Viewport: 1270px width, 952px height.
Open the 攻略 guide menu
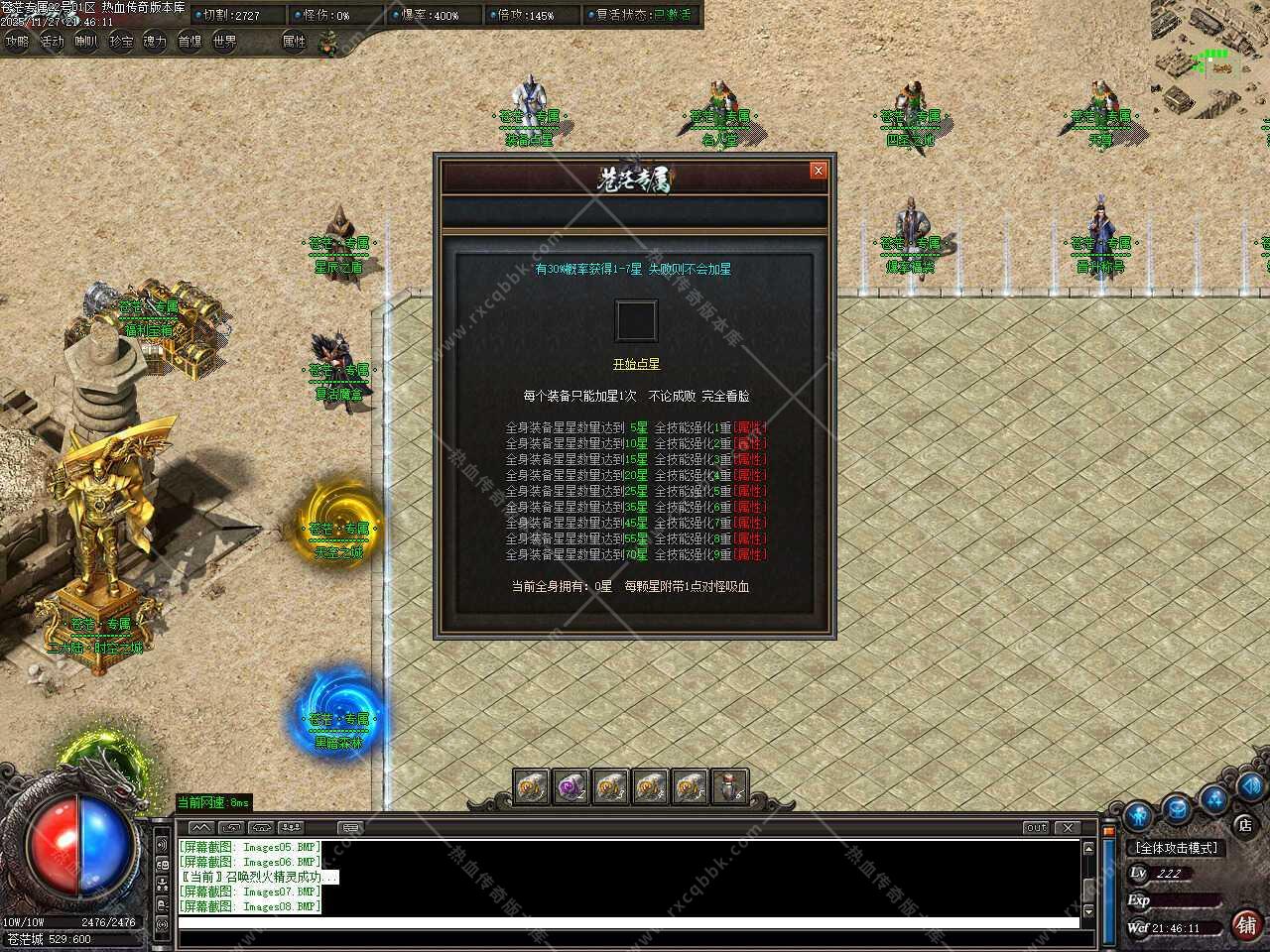(17, 42)
